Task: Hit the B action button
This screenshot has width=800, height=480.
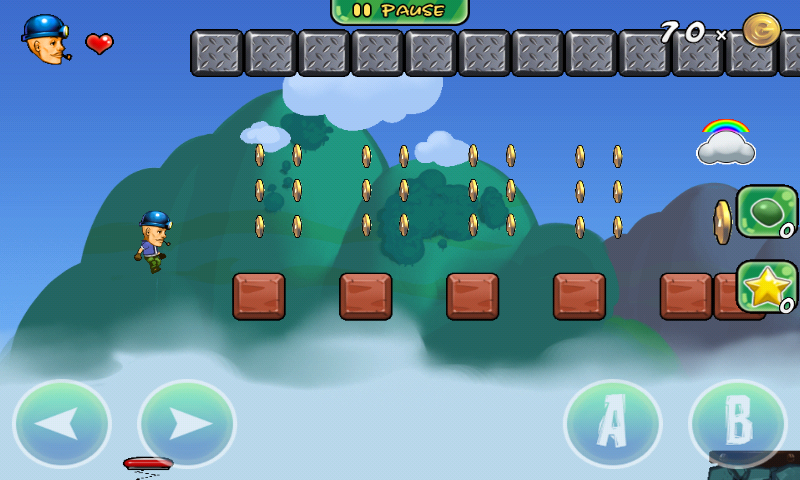Action: (738, 424)
